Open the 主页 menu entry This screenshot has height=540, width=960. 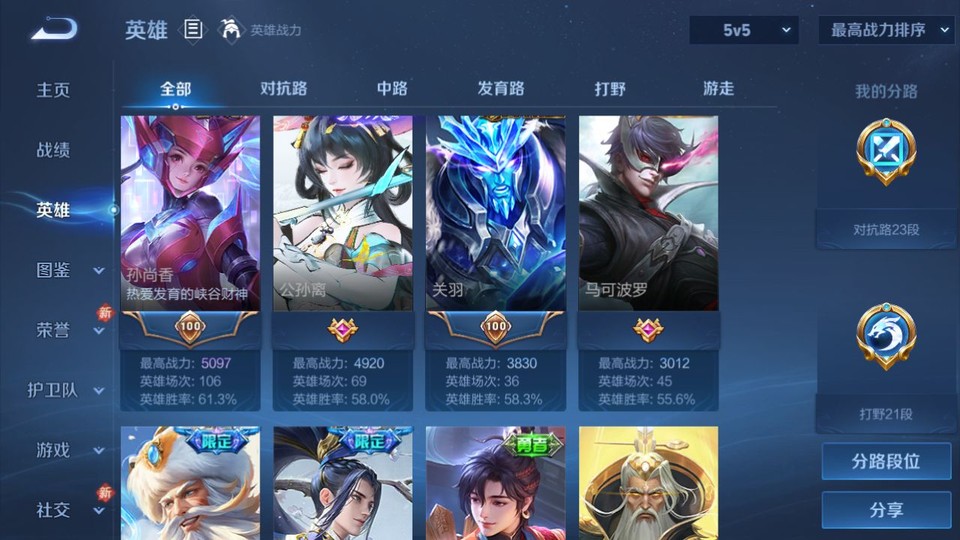point(54,90)
